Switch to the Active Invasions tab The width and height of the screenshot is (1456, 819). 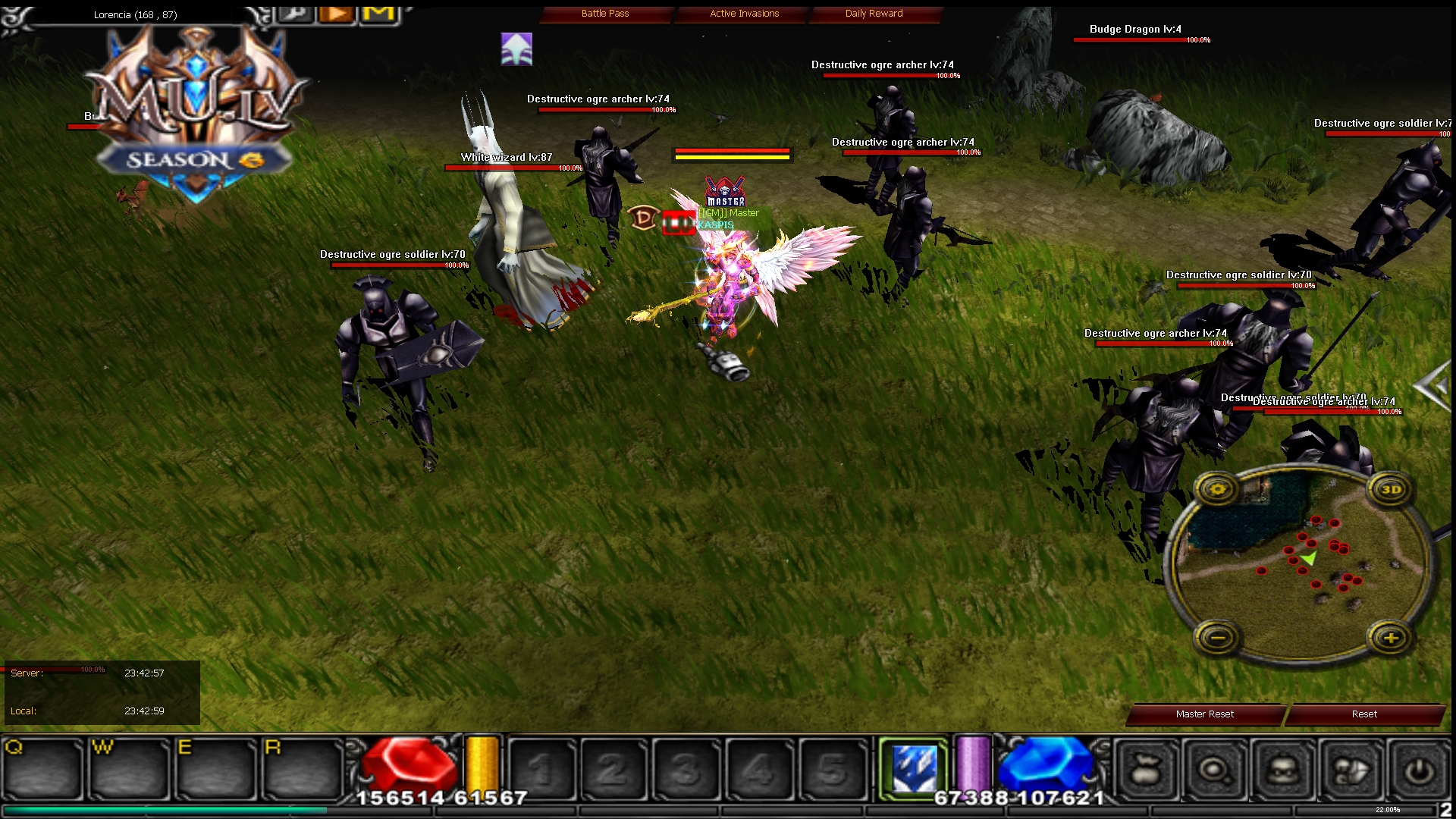coord(743,13)
